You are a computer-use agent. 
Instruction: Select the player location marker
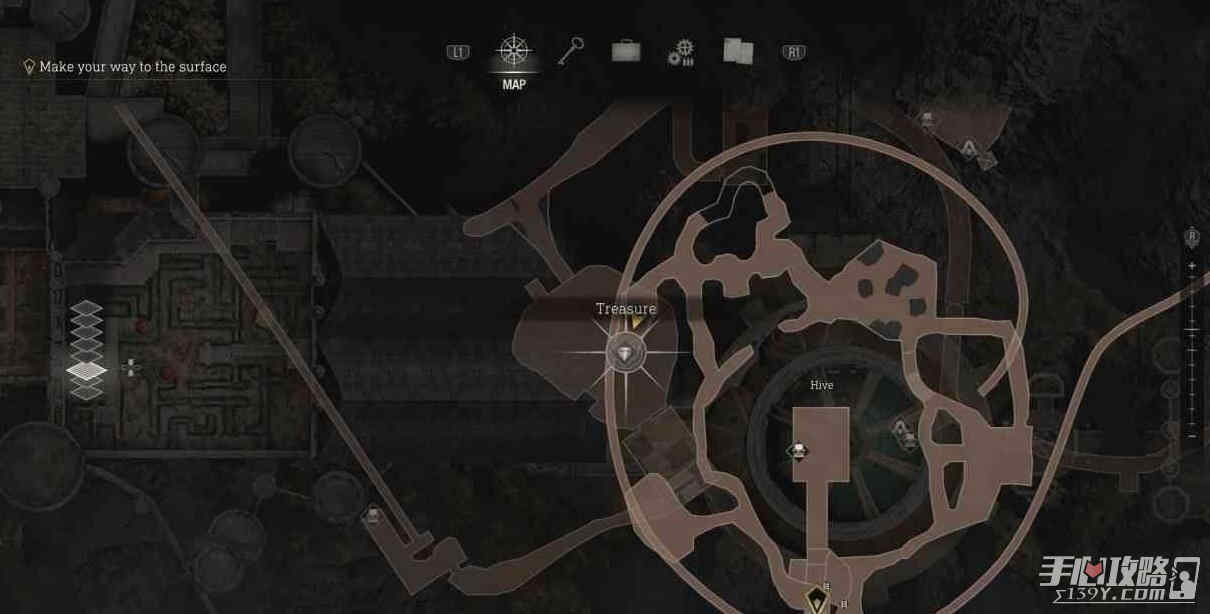click(817, 599)
